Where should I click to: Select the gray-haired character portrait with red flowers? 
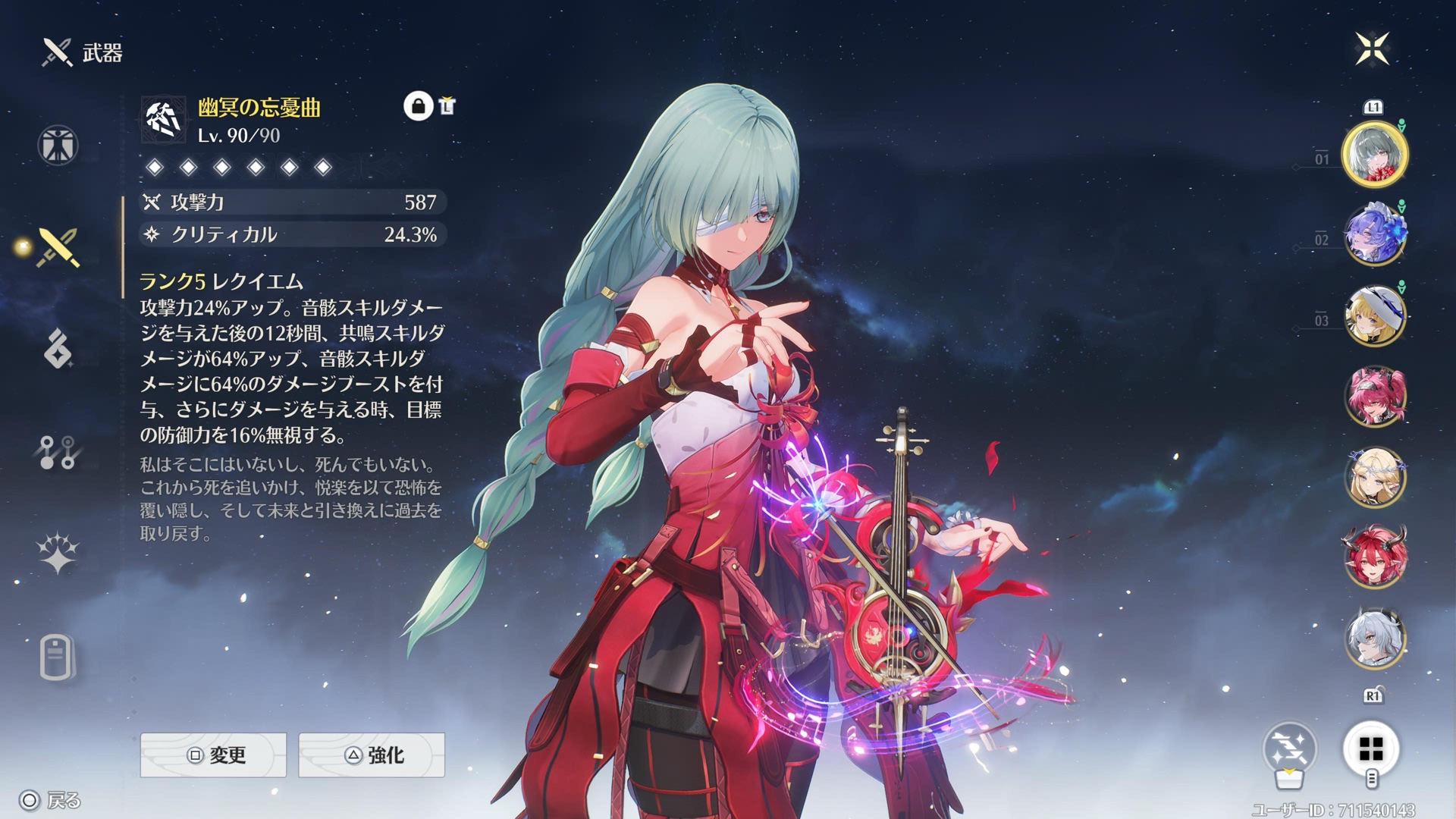click(1374, 155)
